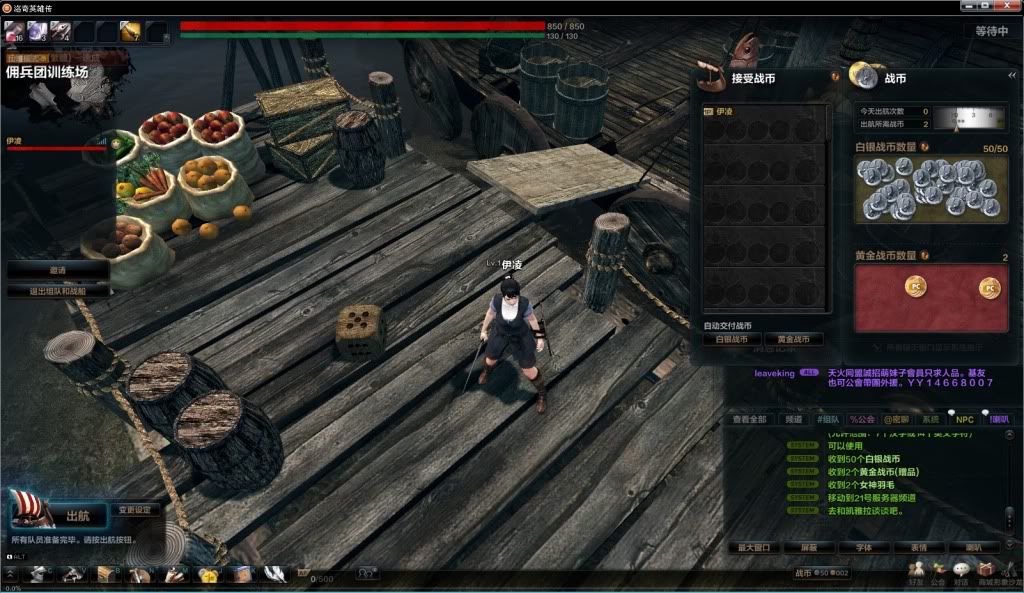Switch to the 查看全部 chat tab
The image size is (1024, 593).
[x=749, y=420]
